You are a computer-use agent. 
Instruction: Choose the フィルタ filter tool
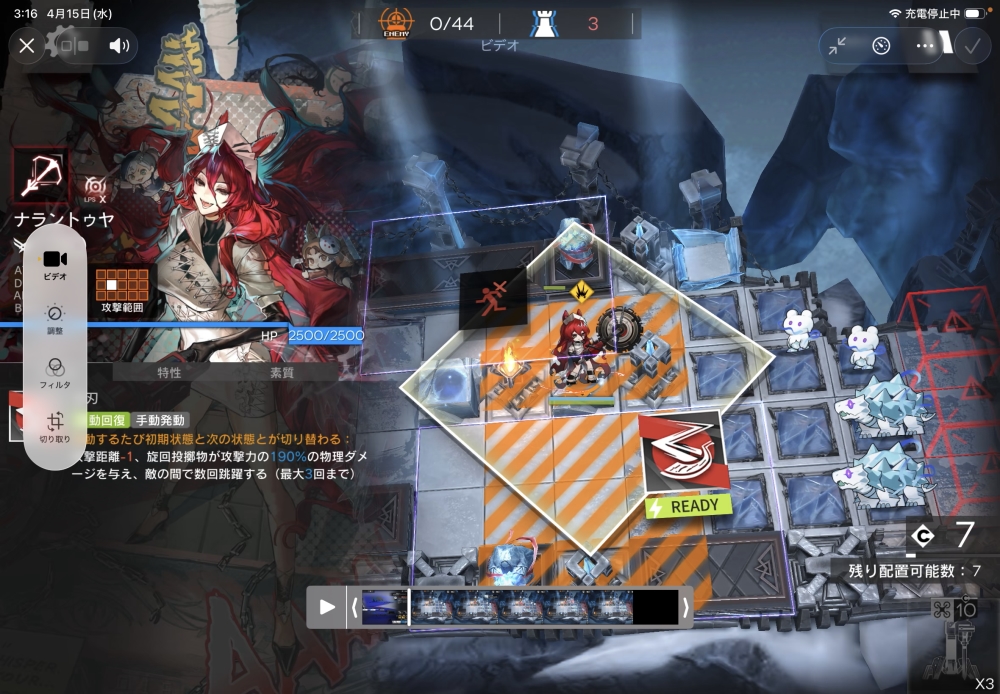pyautogui.click(x=55, y=372)
